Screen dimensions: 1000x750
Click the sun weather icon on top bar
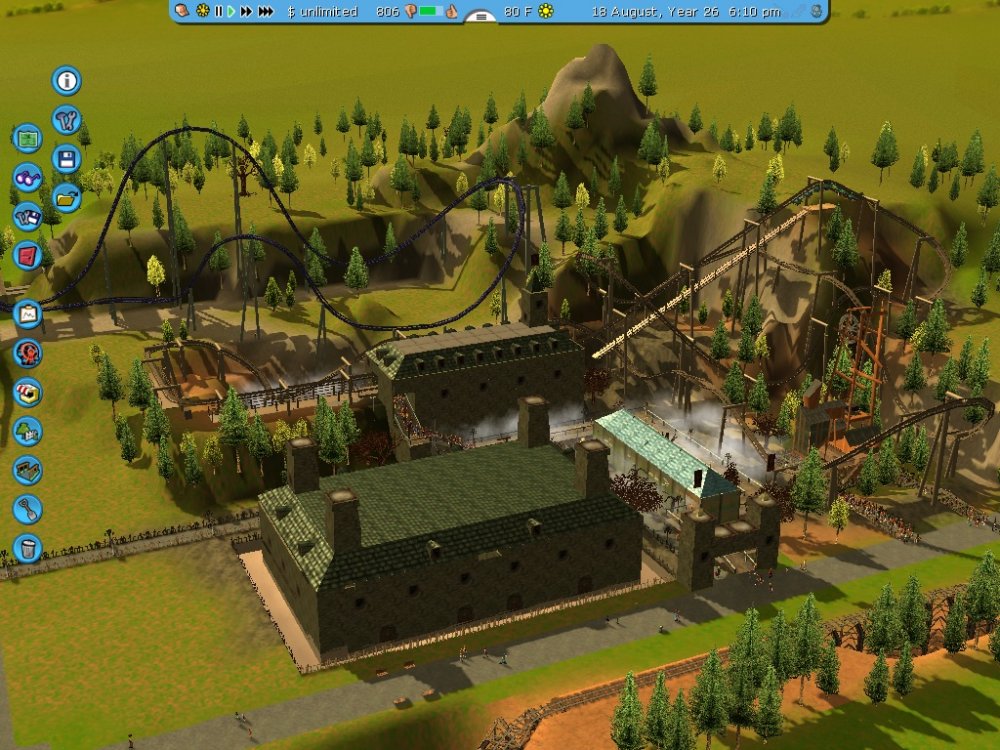(x=546, y=12)
